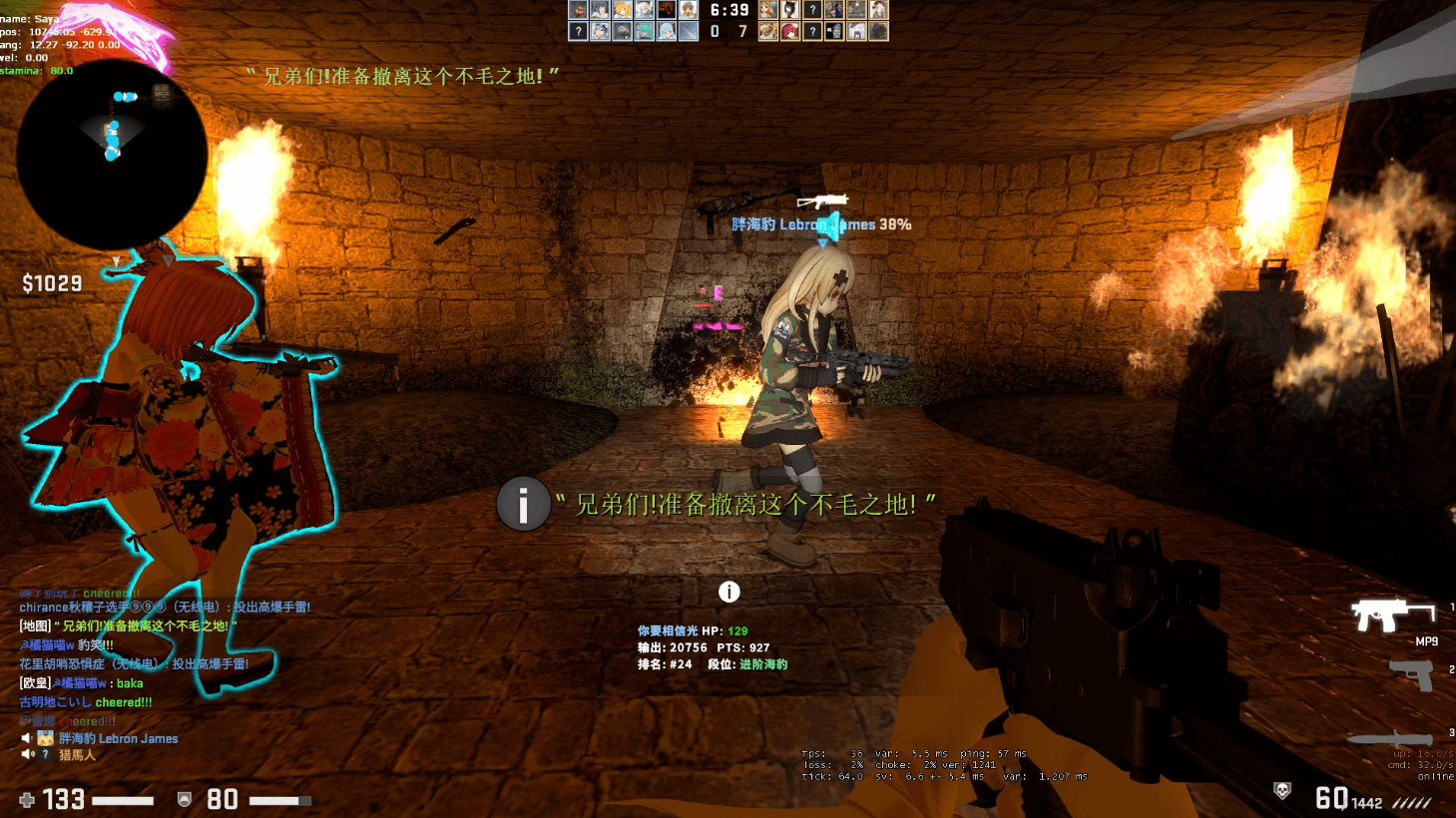Switch to the pistol weapon slot
Viewport: 1456px width, 818px height.
(1411, 675)
